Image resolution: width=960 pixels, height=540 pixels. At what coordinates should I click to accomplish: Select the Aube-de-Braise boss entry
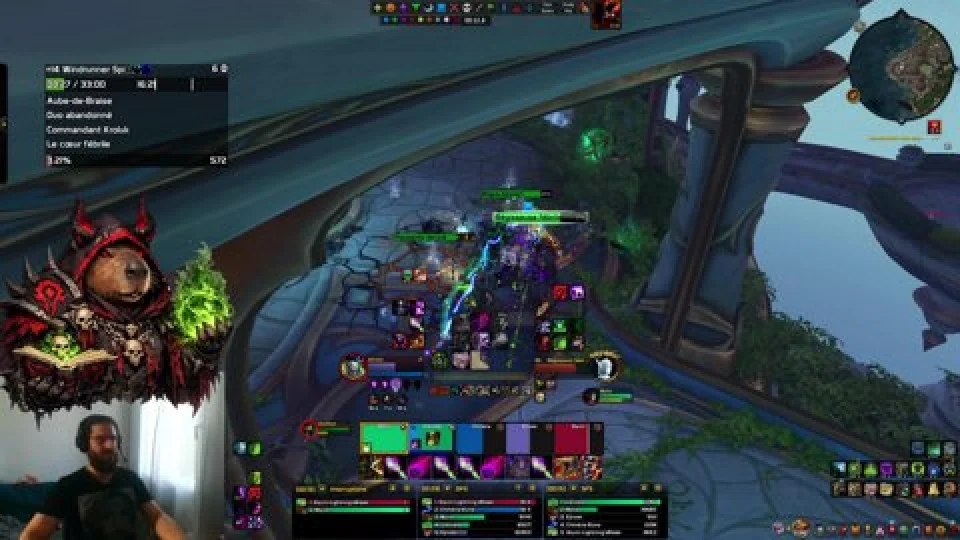tap(80, 101)
